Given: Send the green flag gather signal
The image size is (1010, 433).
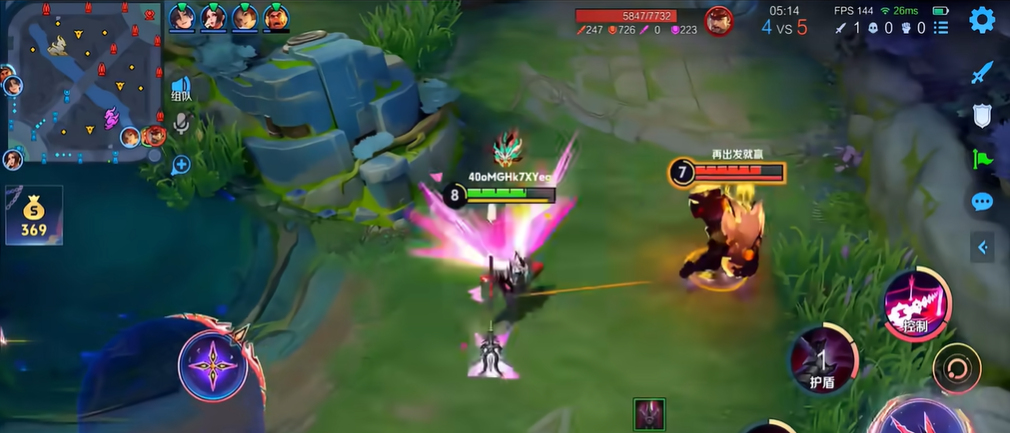Looking at the screenshot, I should pos(982,158).
